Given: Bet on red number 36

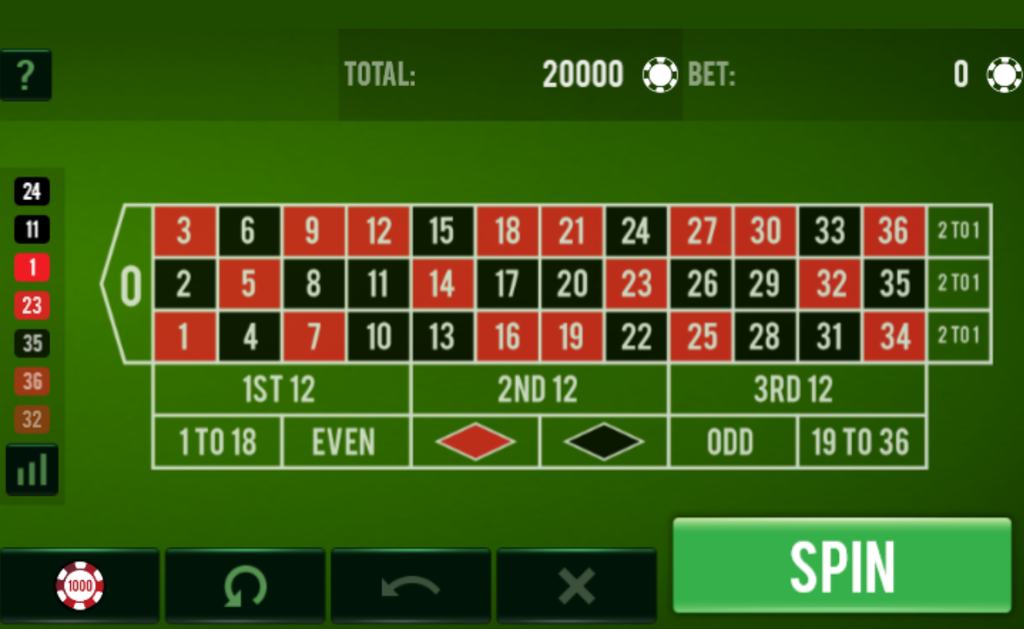Looking at the screenshot, I should [x=894, y=231].
